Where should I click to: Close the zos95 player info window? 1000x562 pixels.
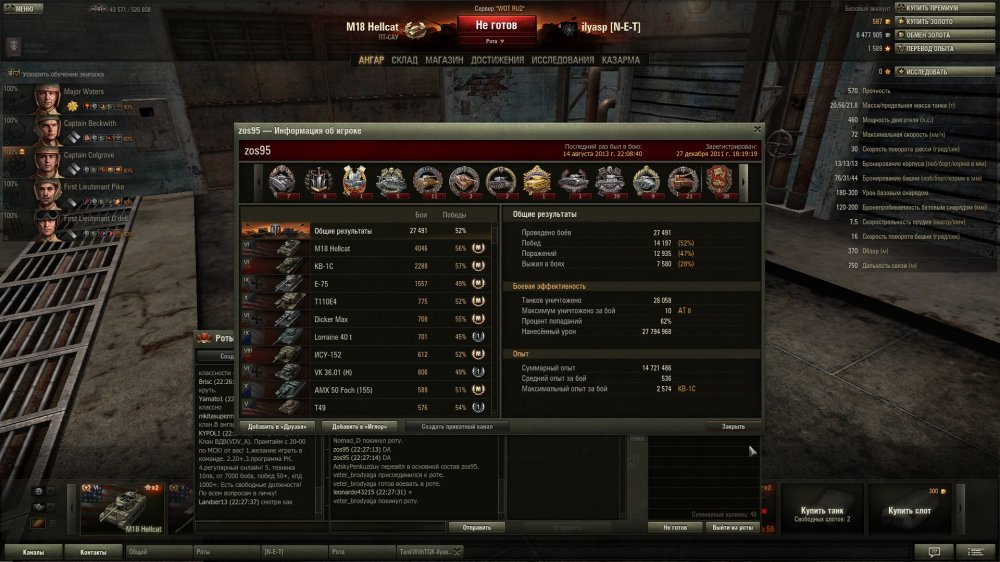(x=757, y=129)
